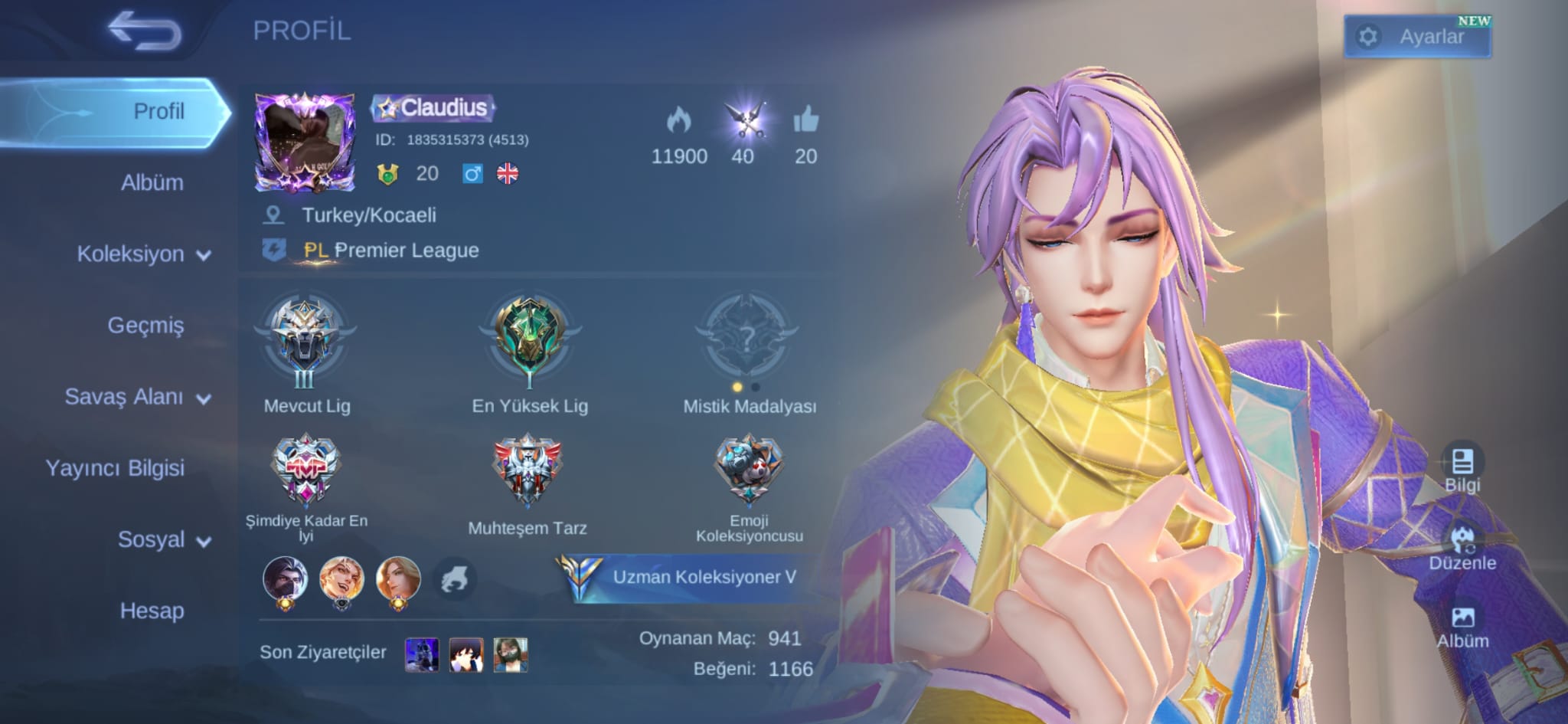Switch to the Albüm tab

(x=152, y=183)
